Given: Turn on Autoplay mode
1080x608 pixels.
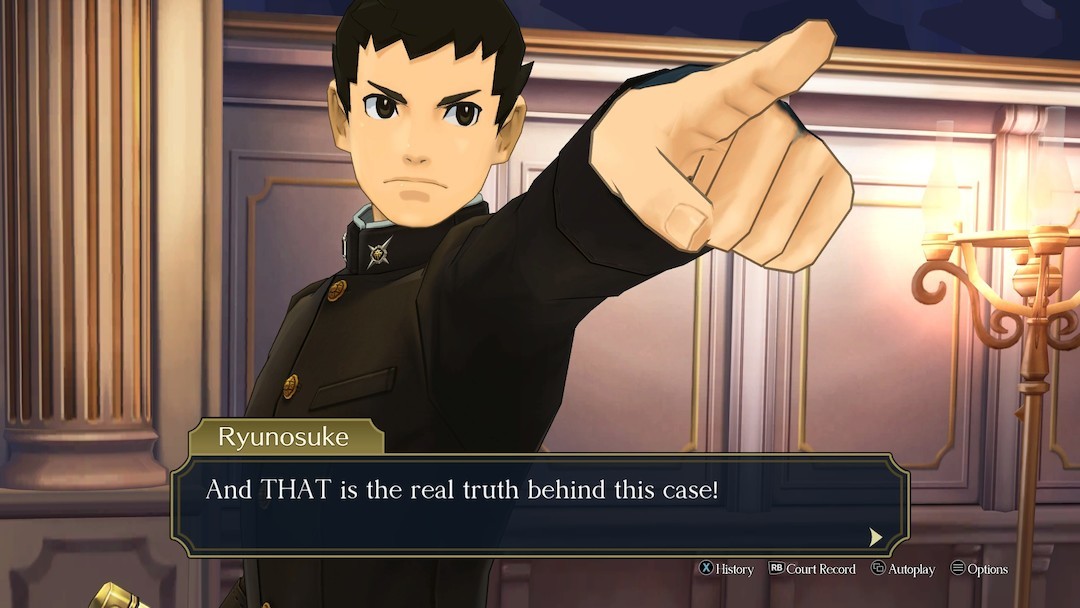Looking at the screenshot, I should [x=902, y=569].
